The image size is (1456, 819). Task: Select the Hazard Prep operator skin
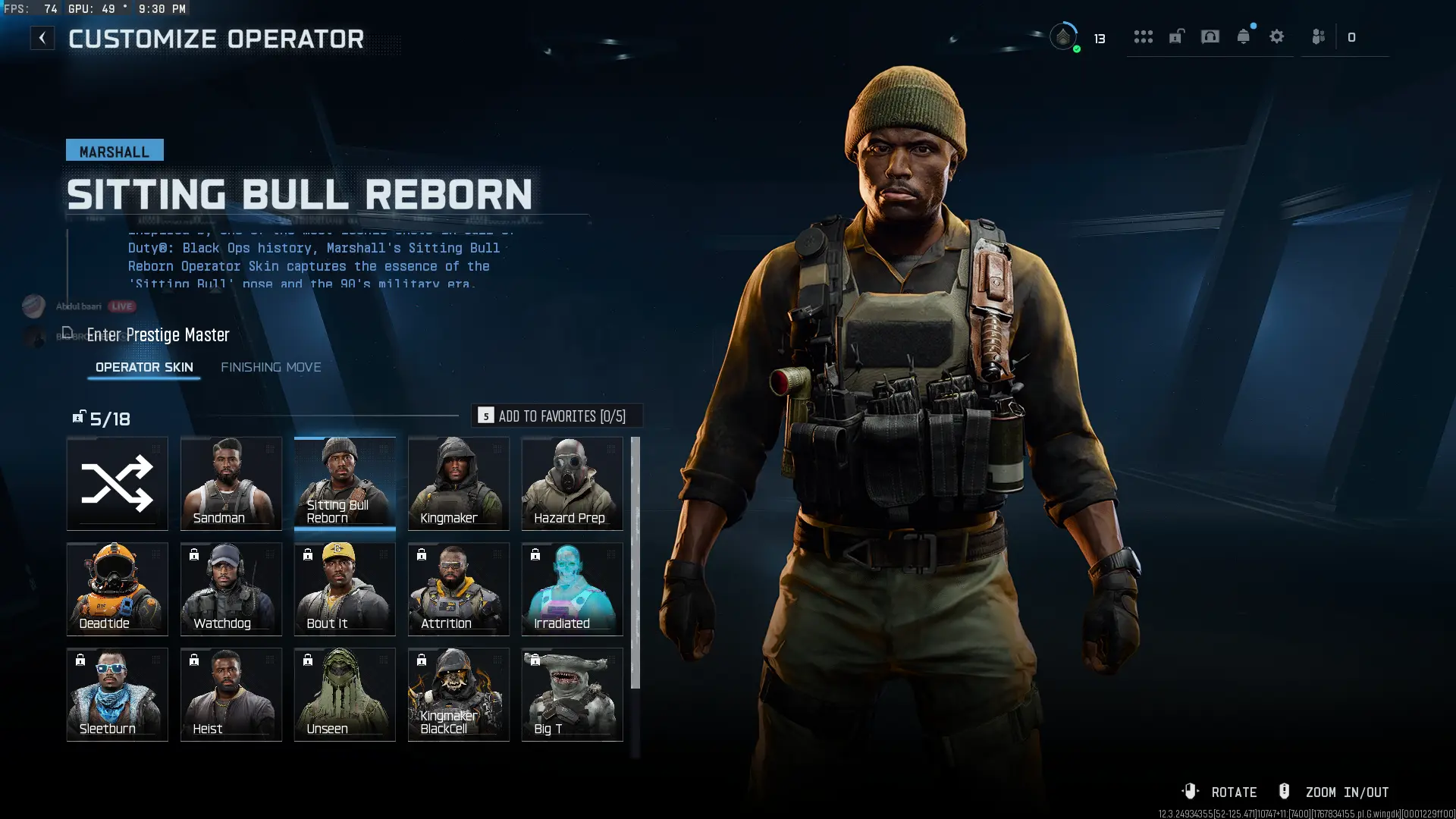572,483
